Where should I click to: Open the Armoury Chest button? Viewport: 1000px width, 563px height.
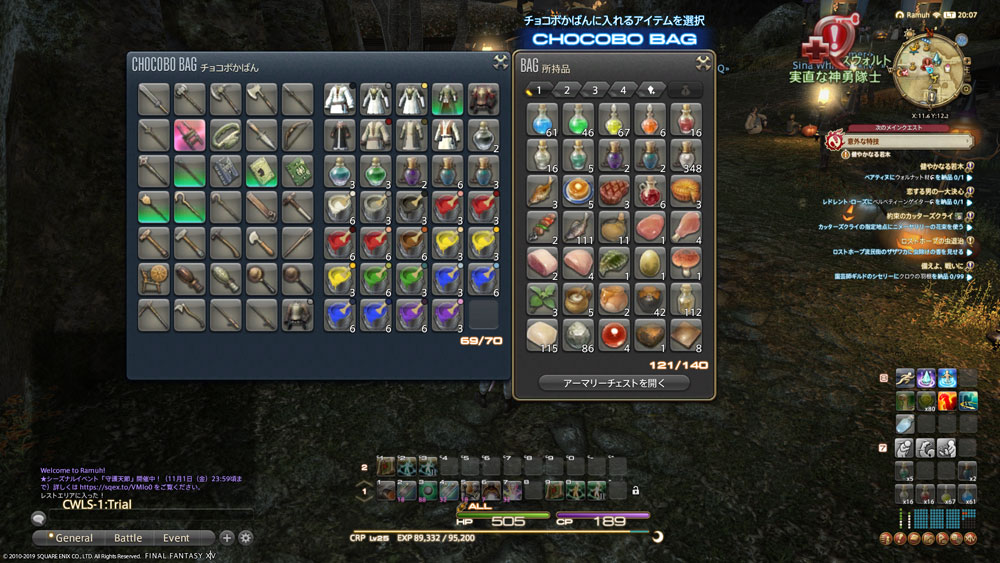614,382
